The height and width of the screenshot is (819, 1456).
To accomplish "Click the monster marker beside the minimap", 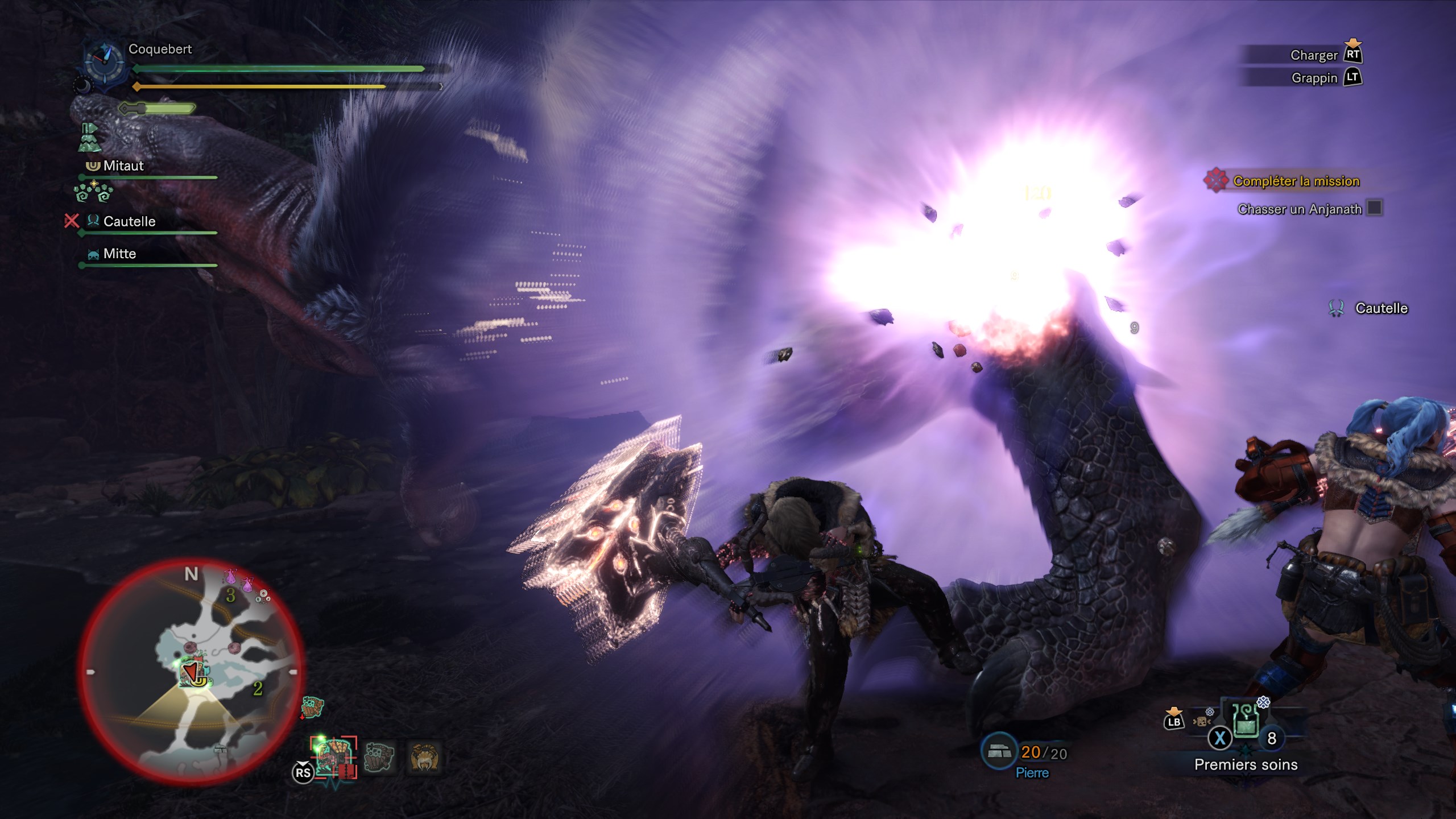I will (312, 707).
